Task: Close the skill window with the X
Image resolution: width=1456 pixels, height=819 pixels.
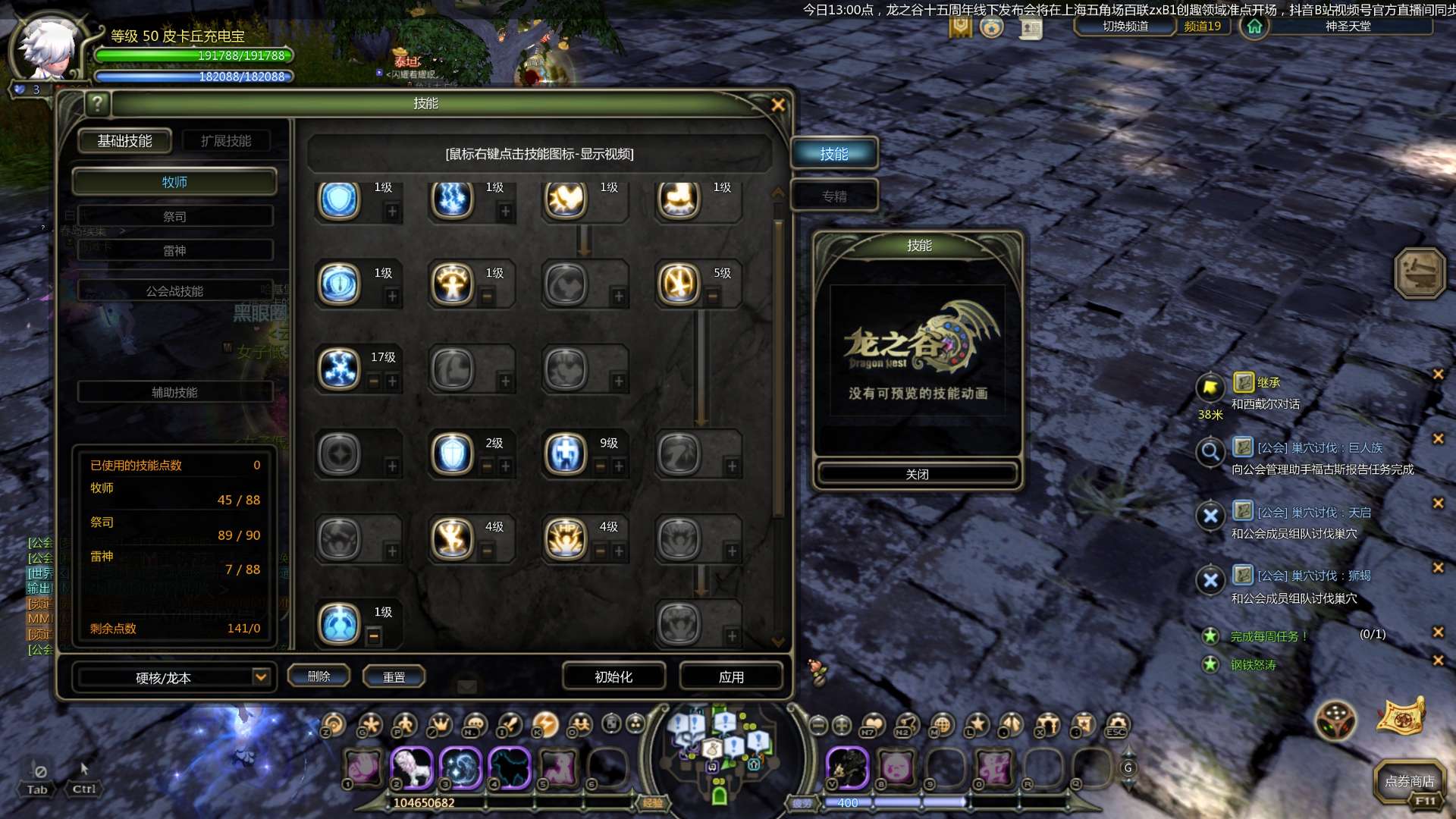Action: [x=778, y=105]
